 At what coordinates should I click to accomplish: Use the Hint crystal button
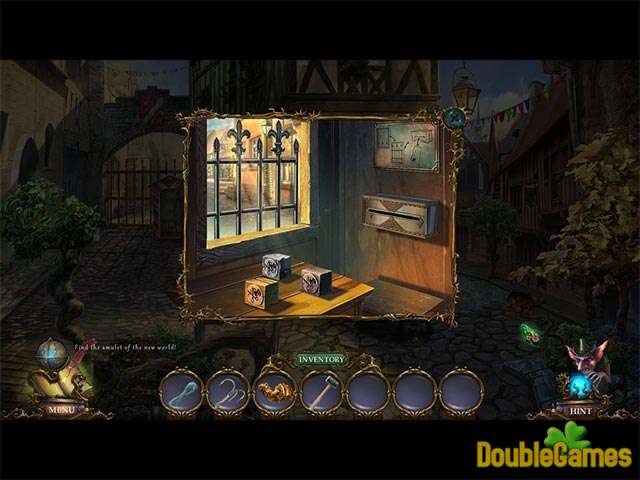tap(581, 408)
